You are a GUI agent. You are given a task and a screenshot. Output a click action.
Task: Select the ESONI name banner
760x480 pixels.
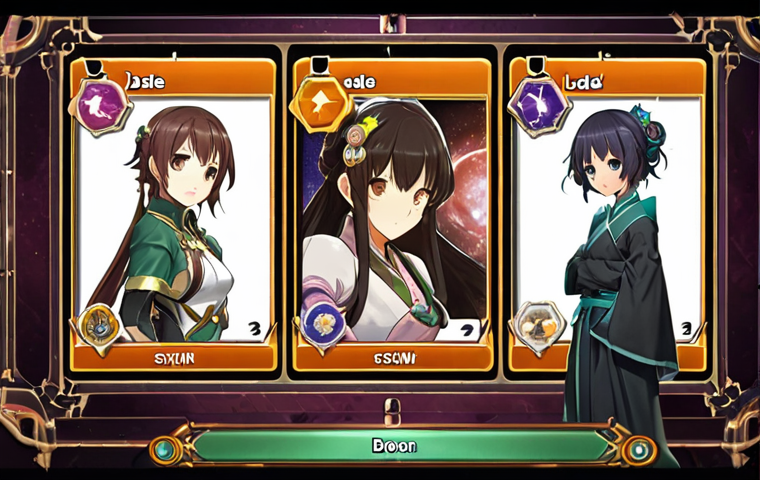pos(393,357)
